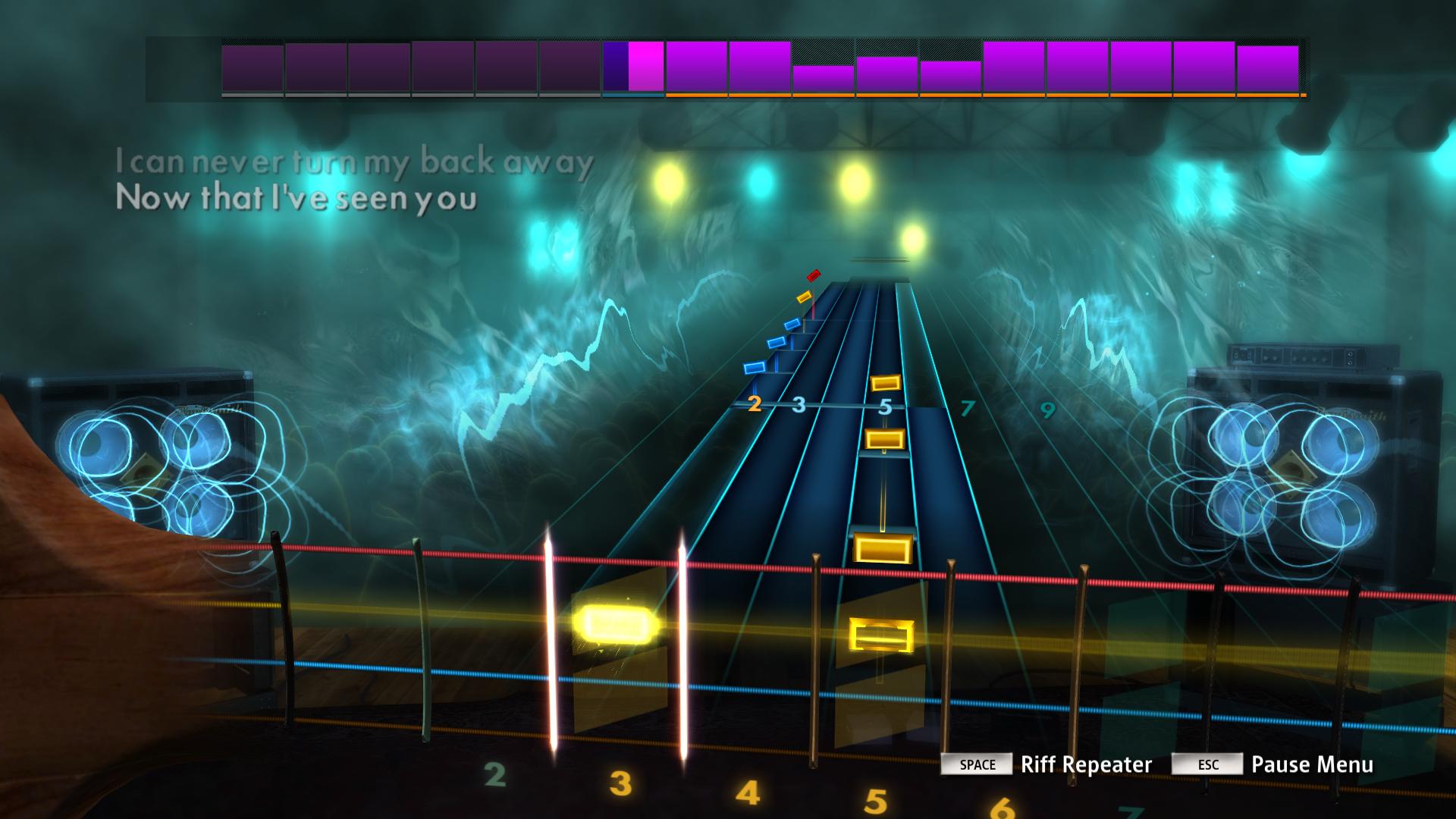
Task: Select fret marker 2 on the highway
Action: [754, 405]
